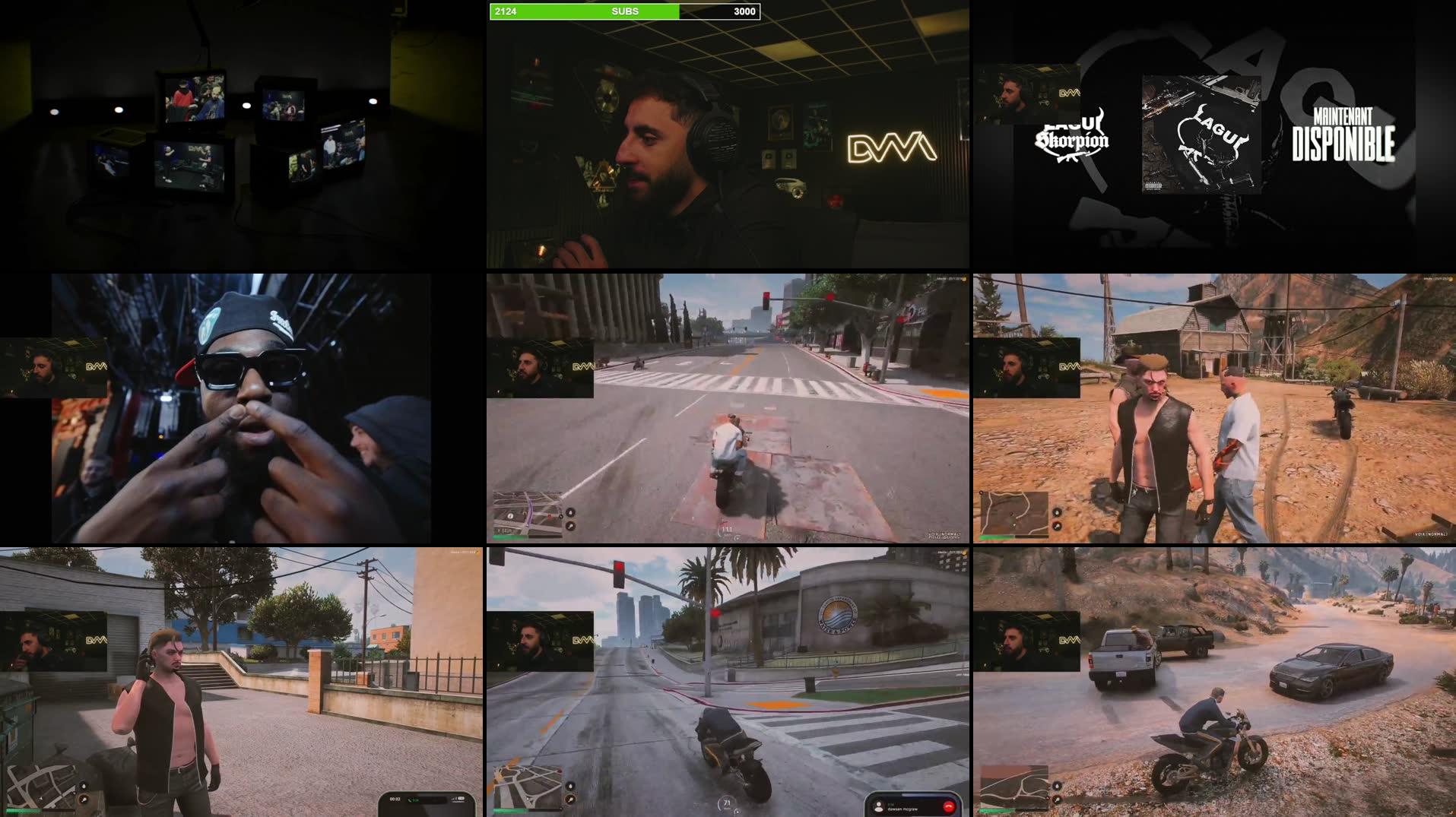The image size is (1456, 817).
Task: Open the info icon beside the minimap
Action: pos(510,517)
